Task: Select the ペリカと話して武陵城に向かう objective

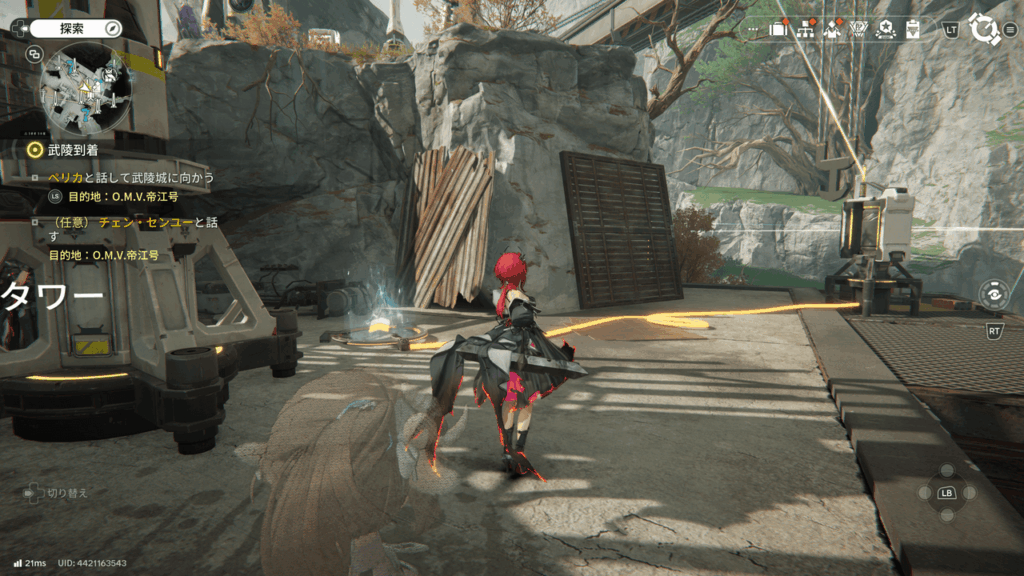Action: coord(131,178)
